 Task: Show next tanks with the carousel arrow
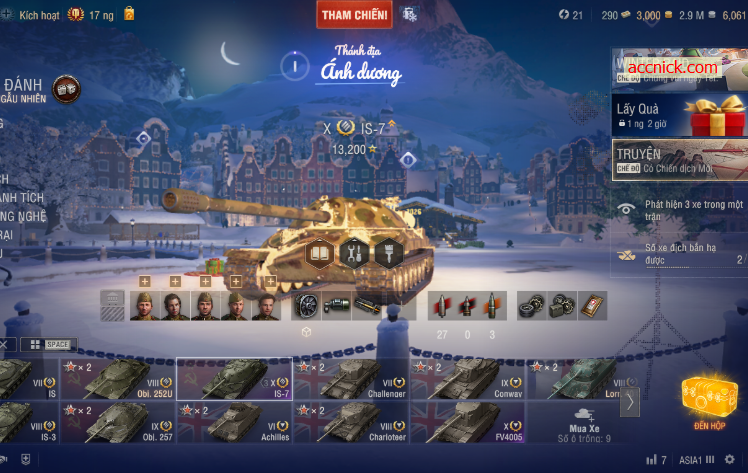(630, 401)
